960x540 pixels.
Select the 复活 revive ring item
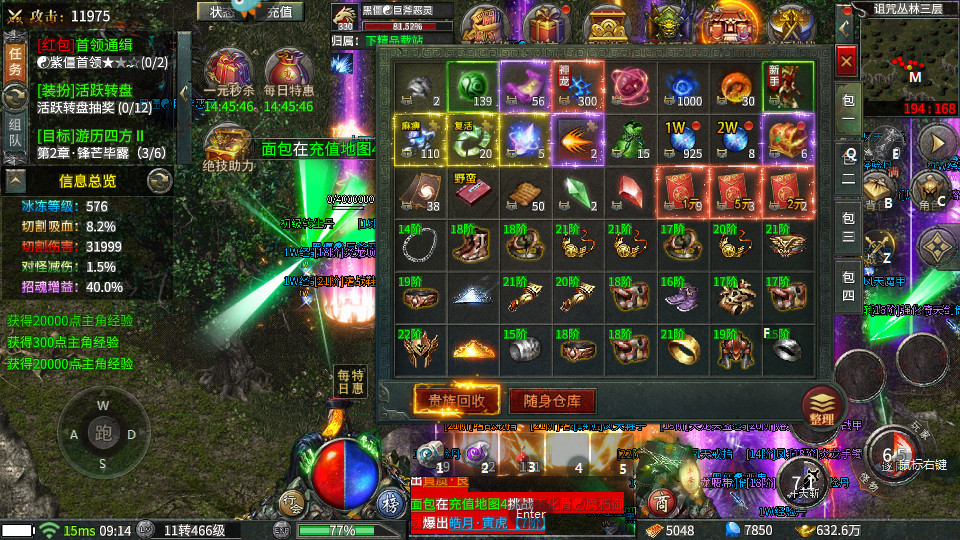tap(473, 138)
